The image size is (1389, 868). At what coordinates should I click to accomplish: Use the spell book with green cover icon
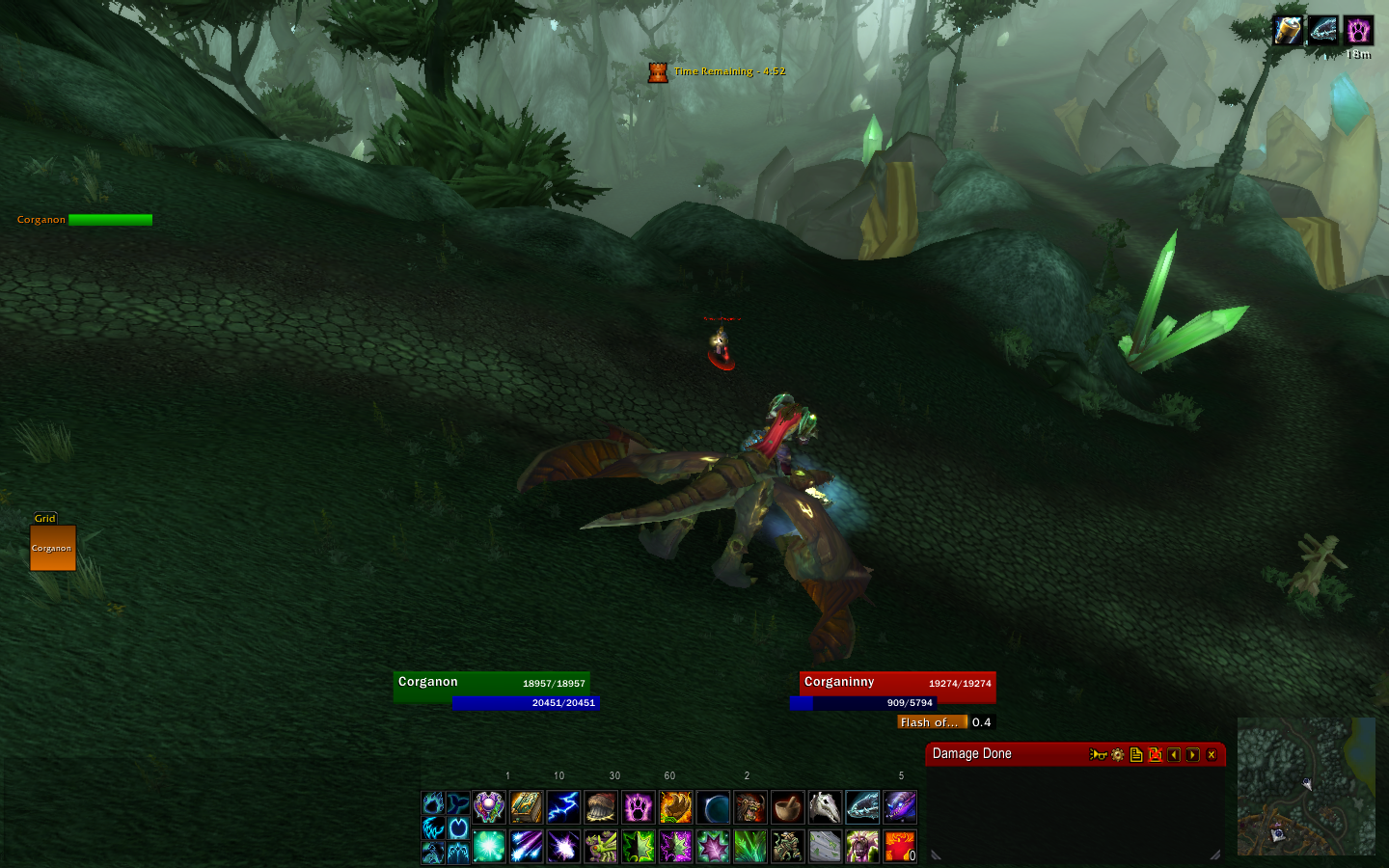(x=527, y=807)
